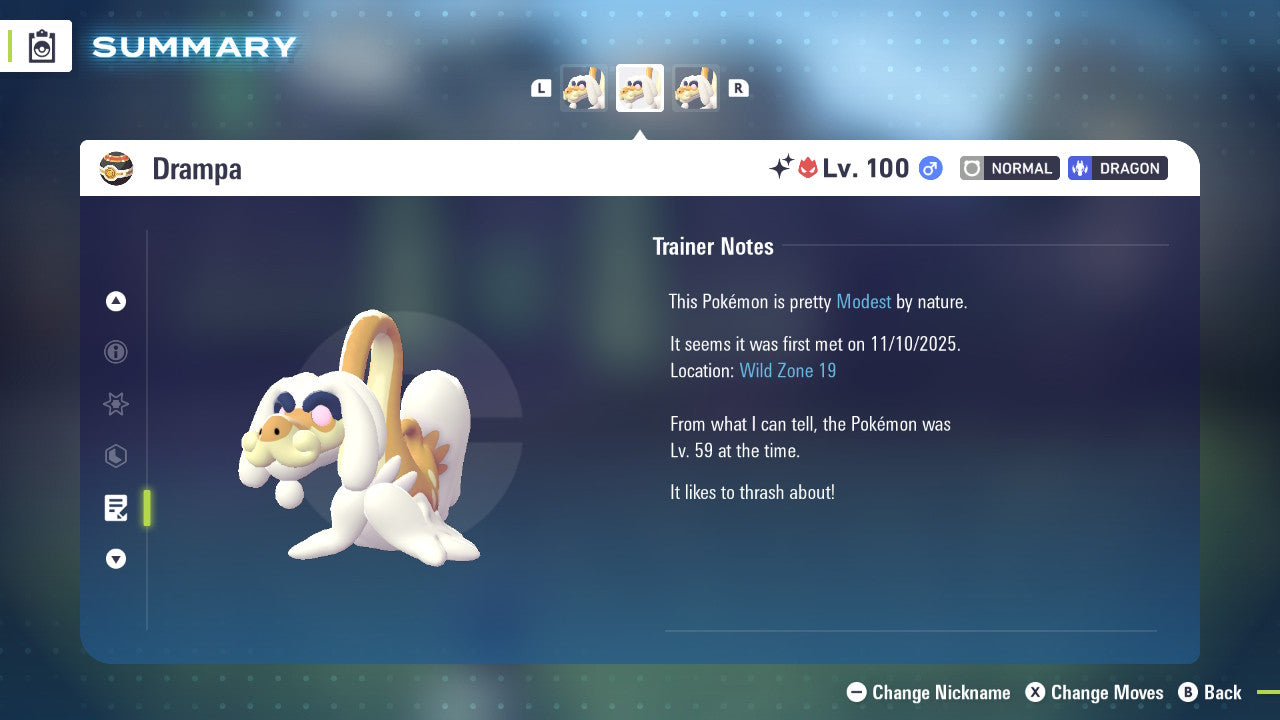Open the hexagon stats page icon
The image size is (1280, 720).
[115, 456]
